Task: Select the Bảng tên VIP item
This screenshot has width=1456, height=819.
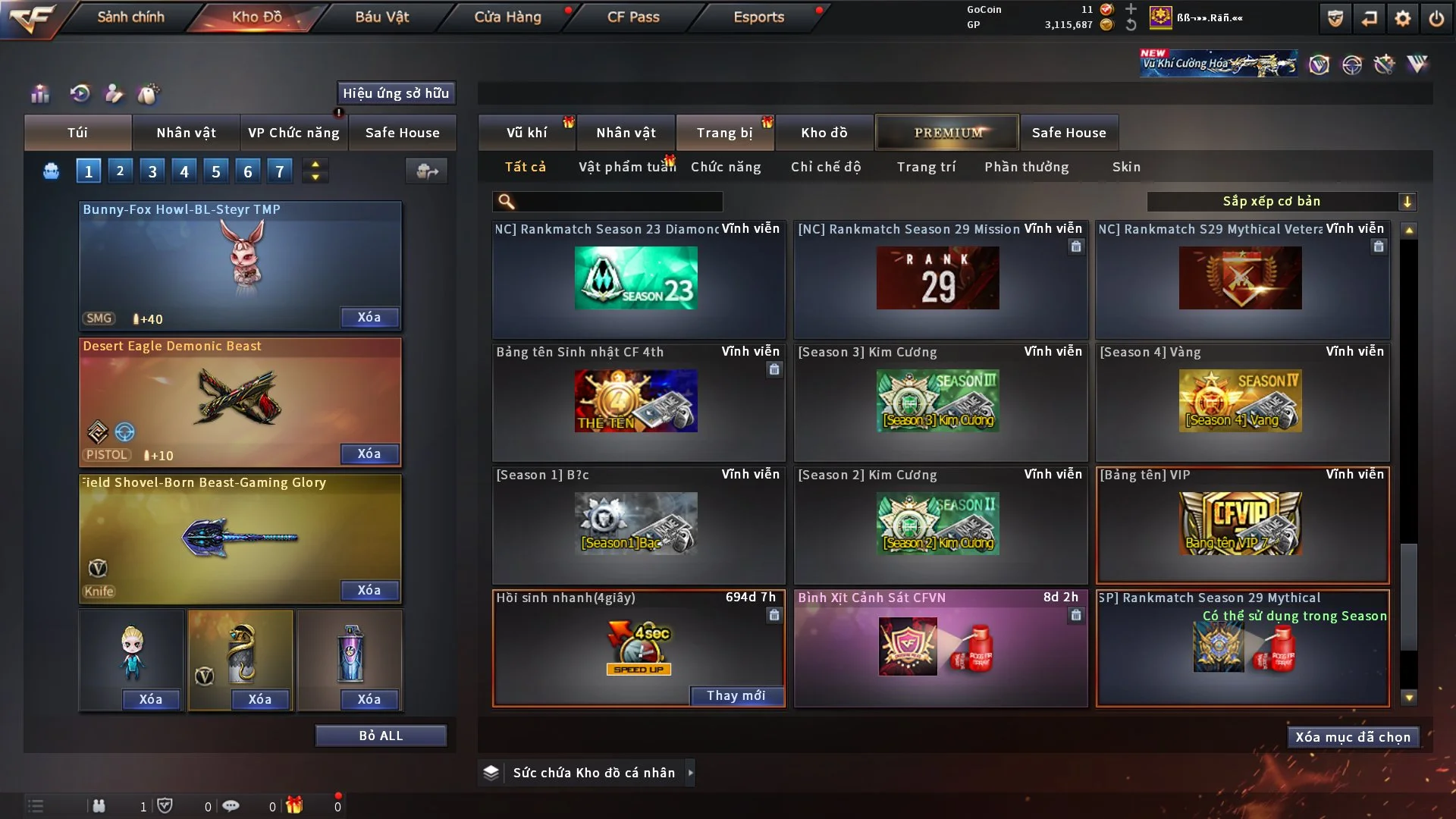Action: (x=1242, y=525)
